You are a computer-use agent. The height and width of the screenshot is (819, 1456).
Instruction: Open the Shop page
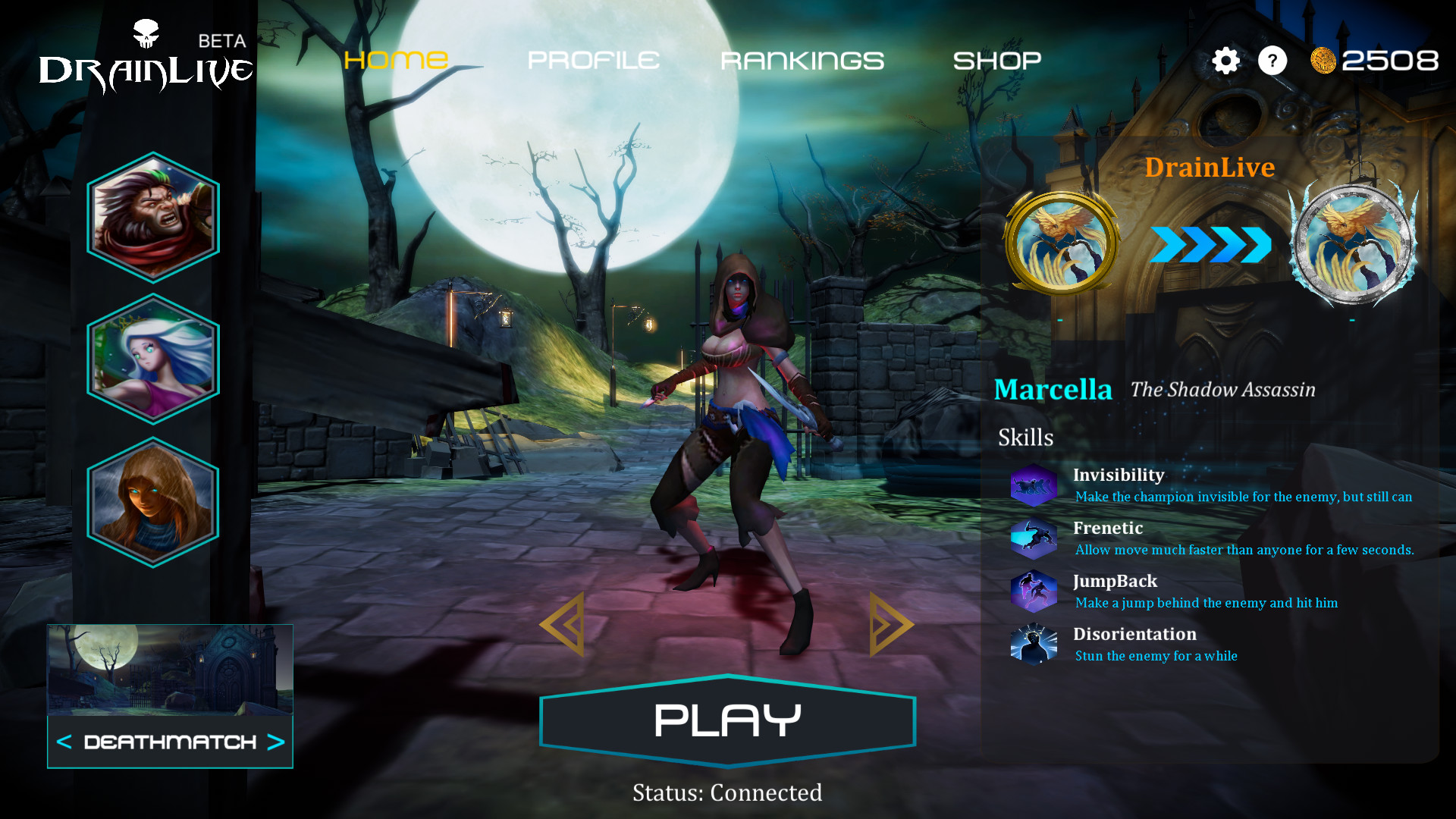click(x=998, y=59)
